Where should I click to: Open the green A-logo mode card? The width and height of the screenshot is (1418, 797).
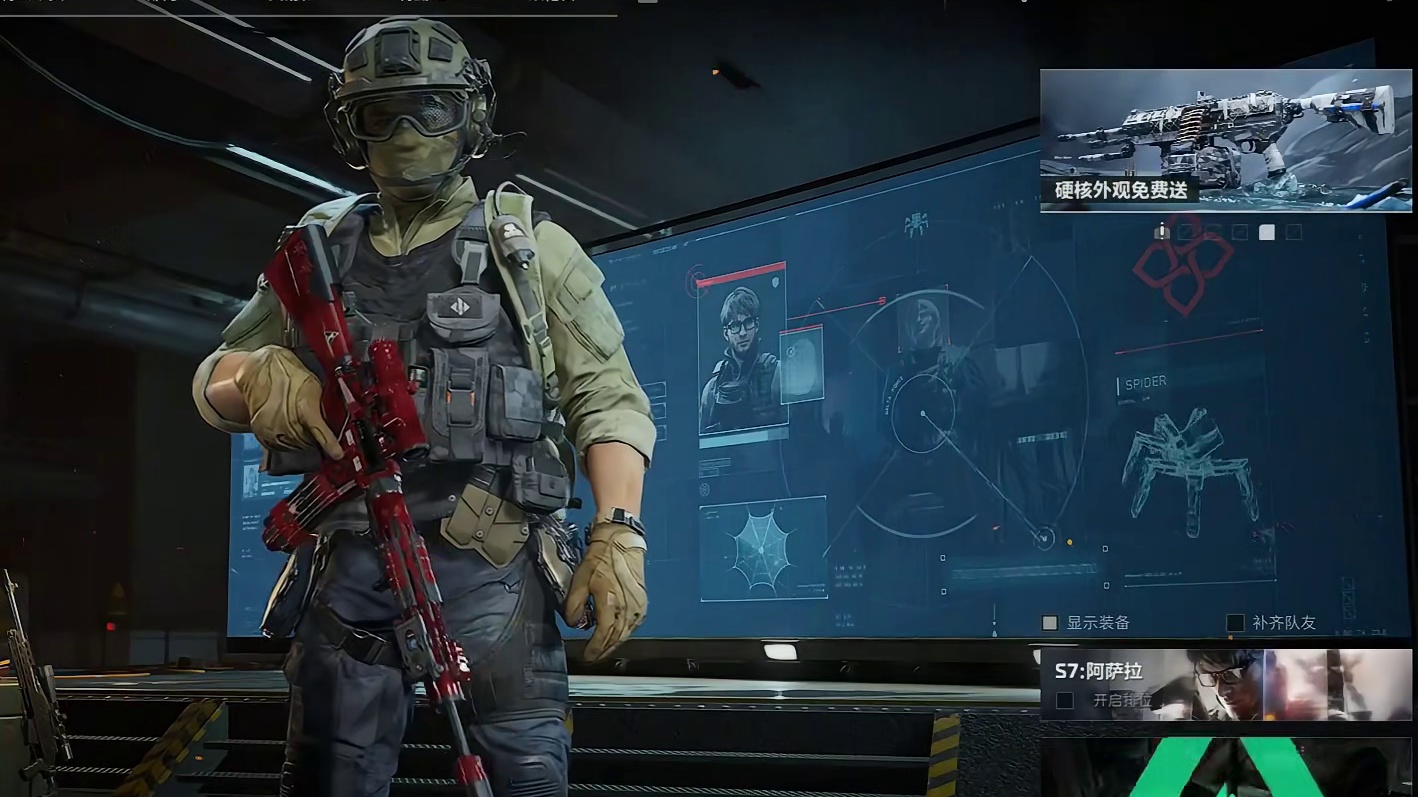1225,768
